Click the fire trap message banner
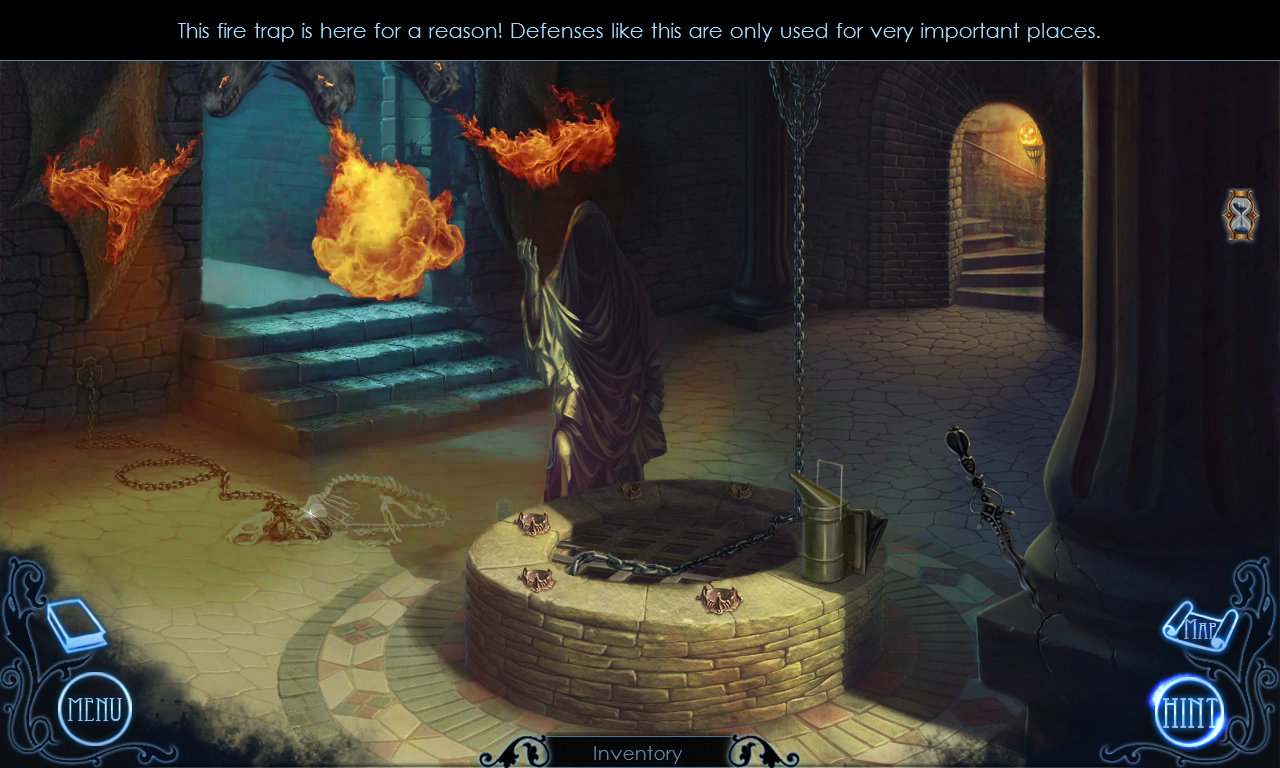This screenshot has height=768, width=1280. [638, 30]
